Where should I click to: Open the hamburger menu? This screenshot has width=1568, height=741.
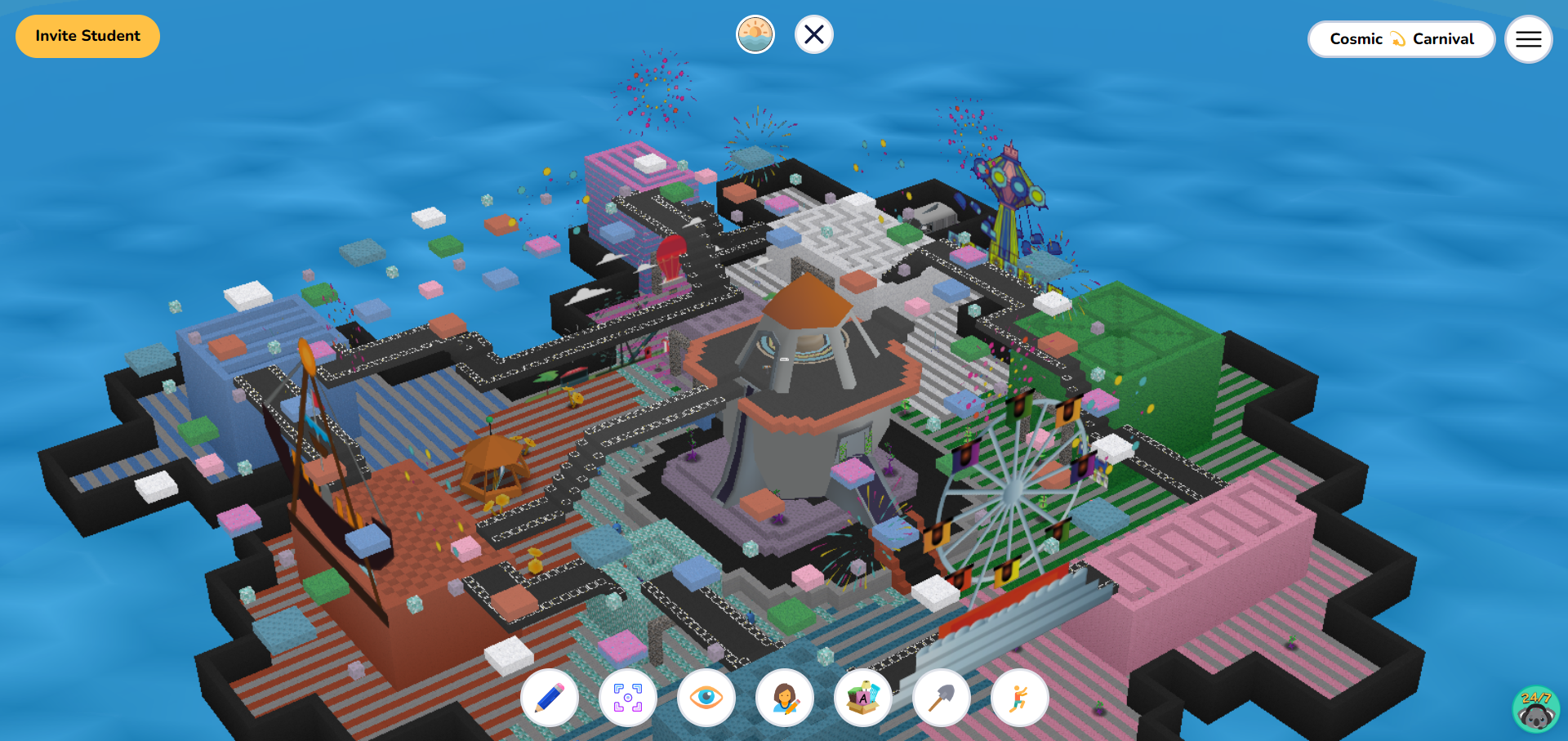point(1528,38)
